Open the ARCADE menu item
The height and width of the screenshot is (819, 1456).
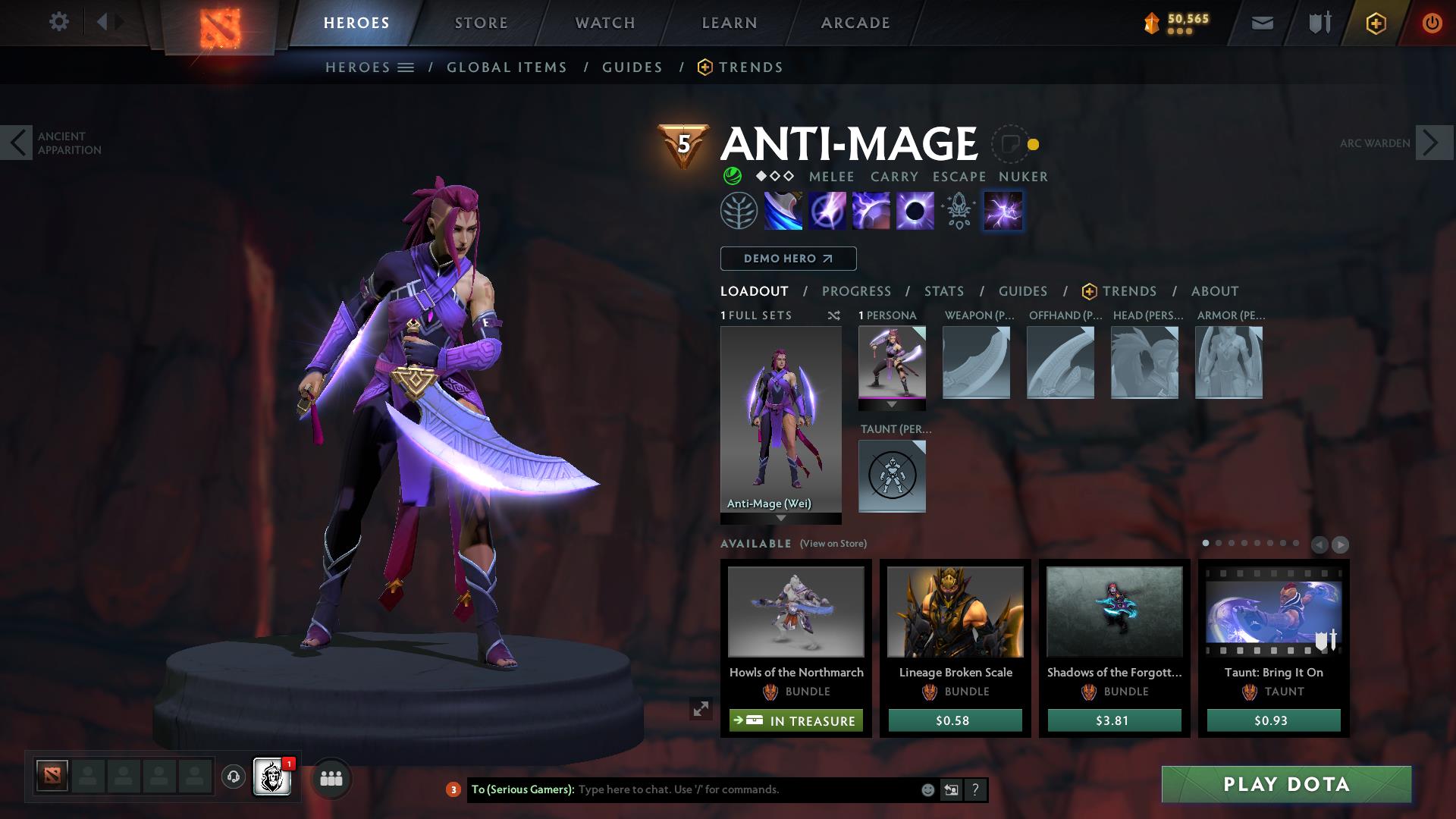[855, 23]
